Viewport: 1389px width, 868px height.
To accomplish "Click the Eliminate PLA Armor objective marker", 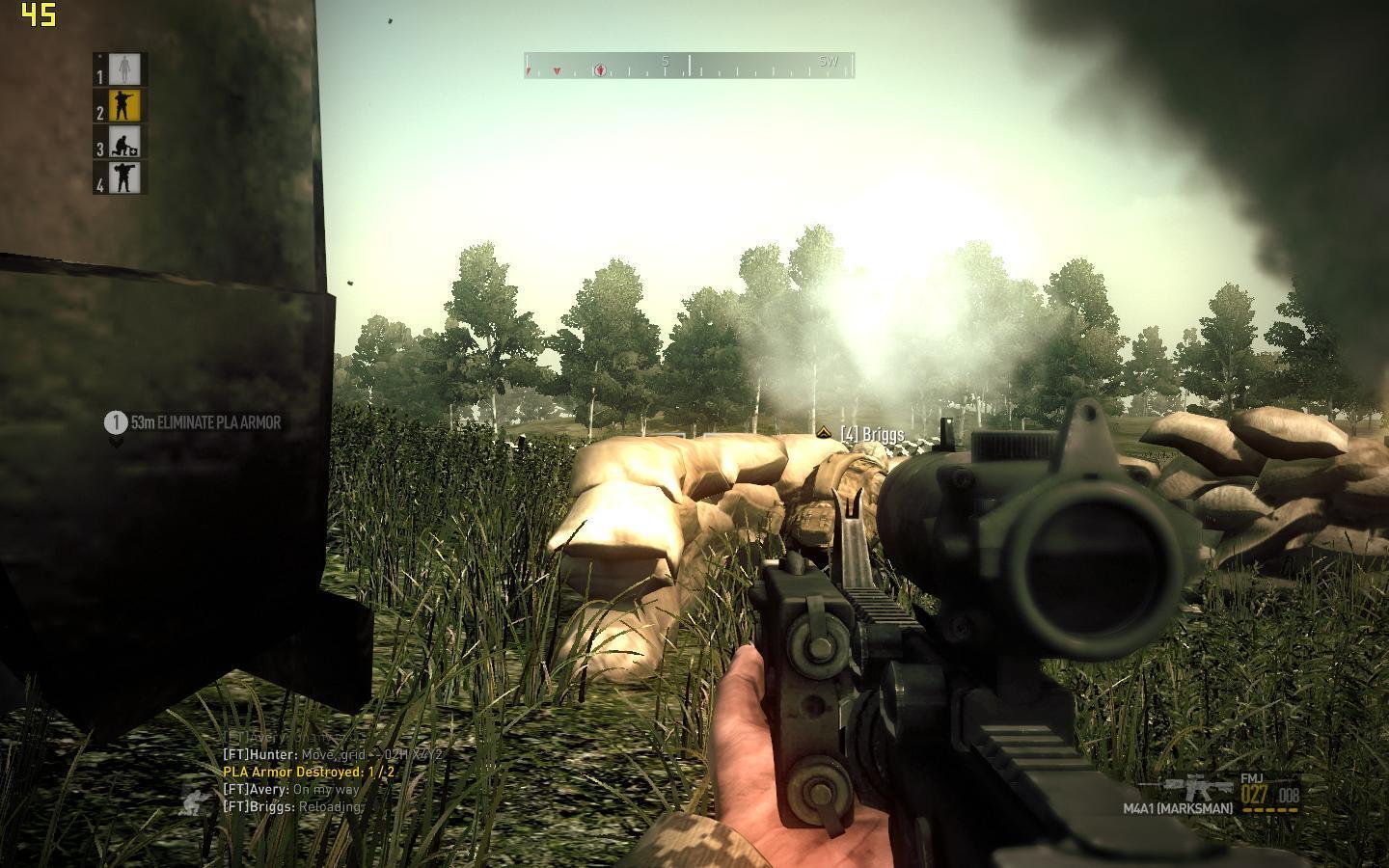I will [x=195, y=422].
